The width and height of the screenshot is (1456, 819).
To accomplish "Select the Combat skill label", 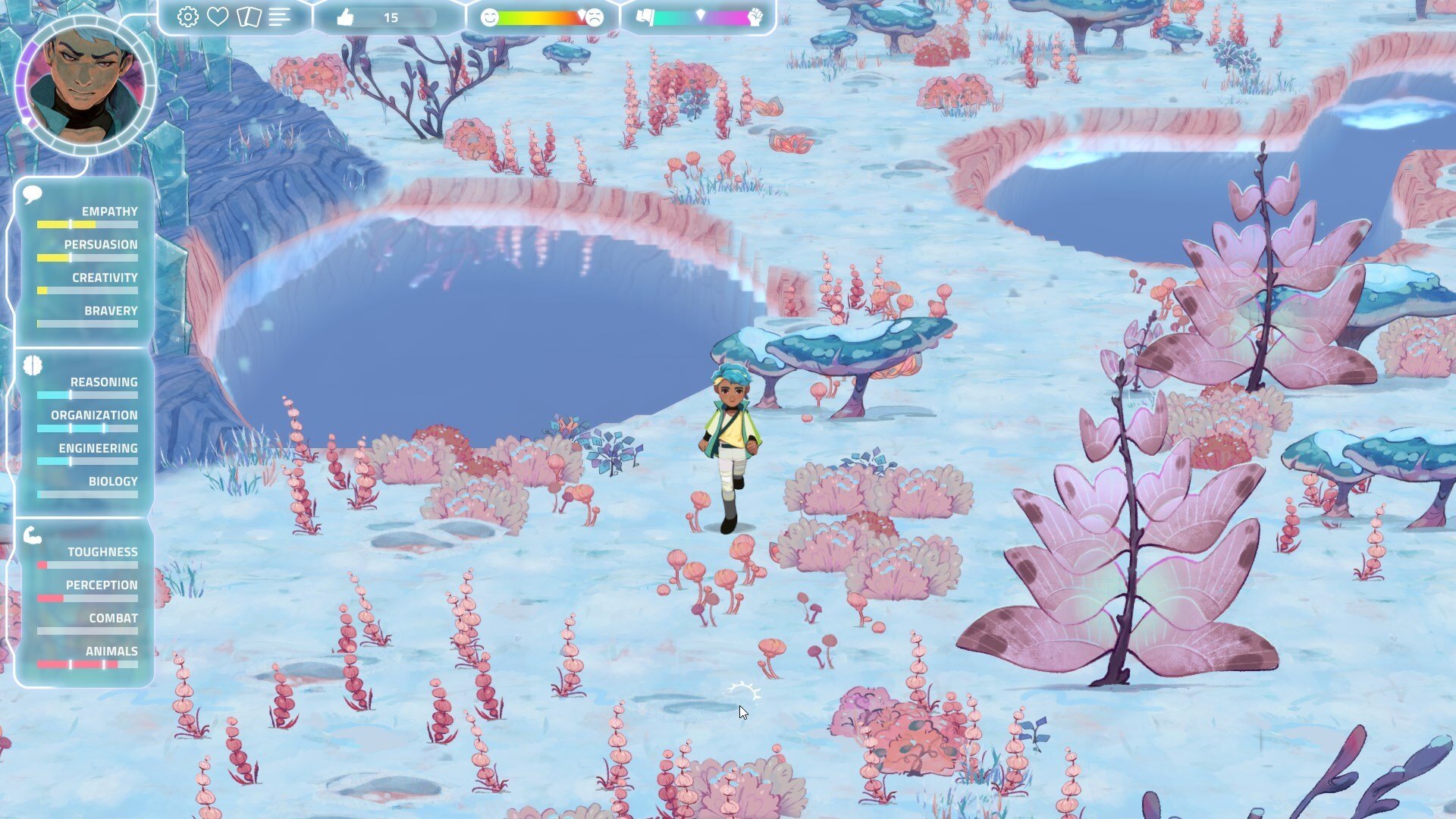I will click(x=112, y=618).
